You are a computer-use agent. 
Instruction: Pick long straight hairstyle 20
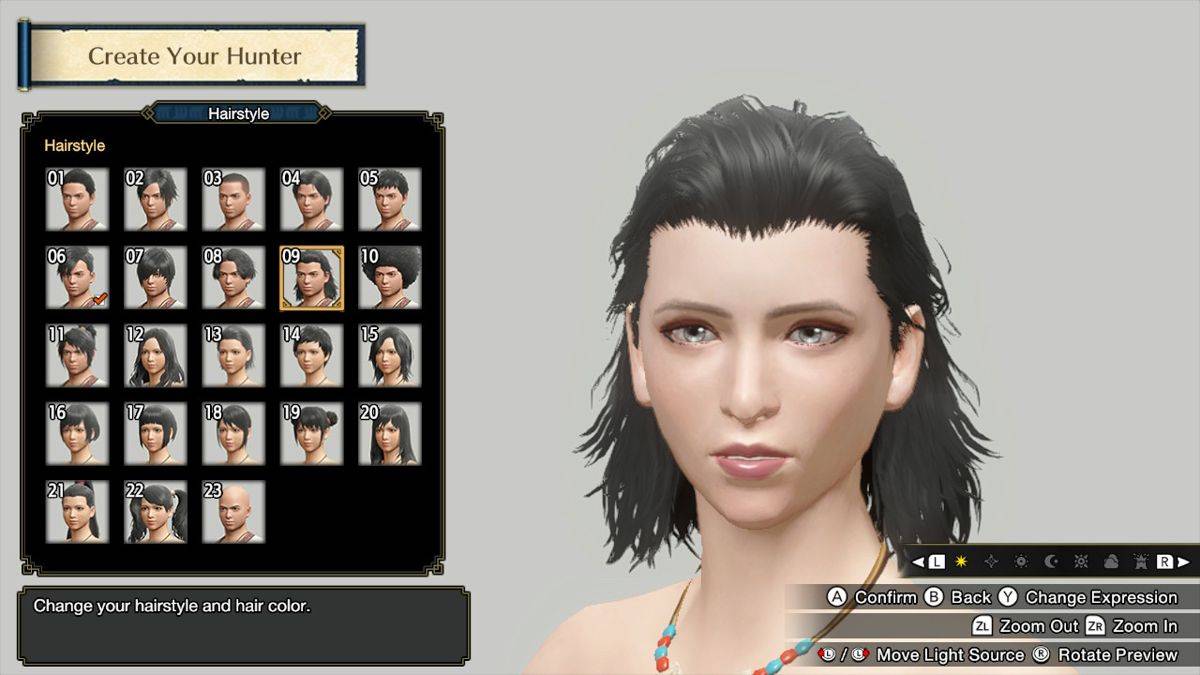[x=389, y=433]
